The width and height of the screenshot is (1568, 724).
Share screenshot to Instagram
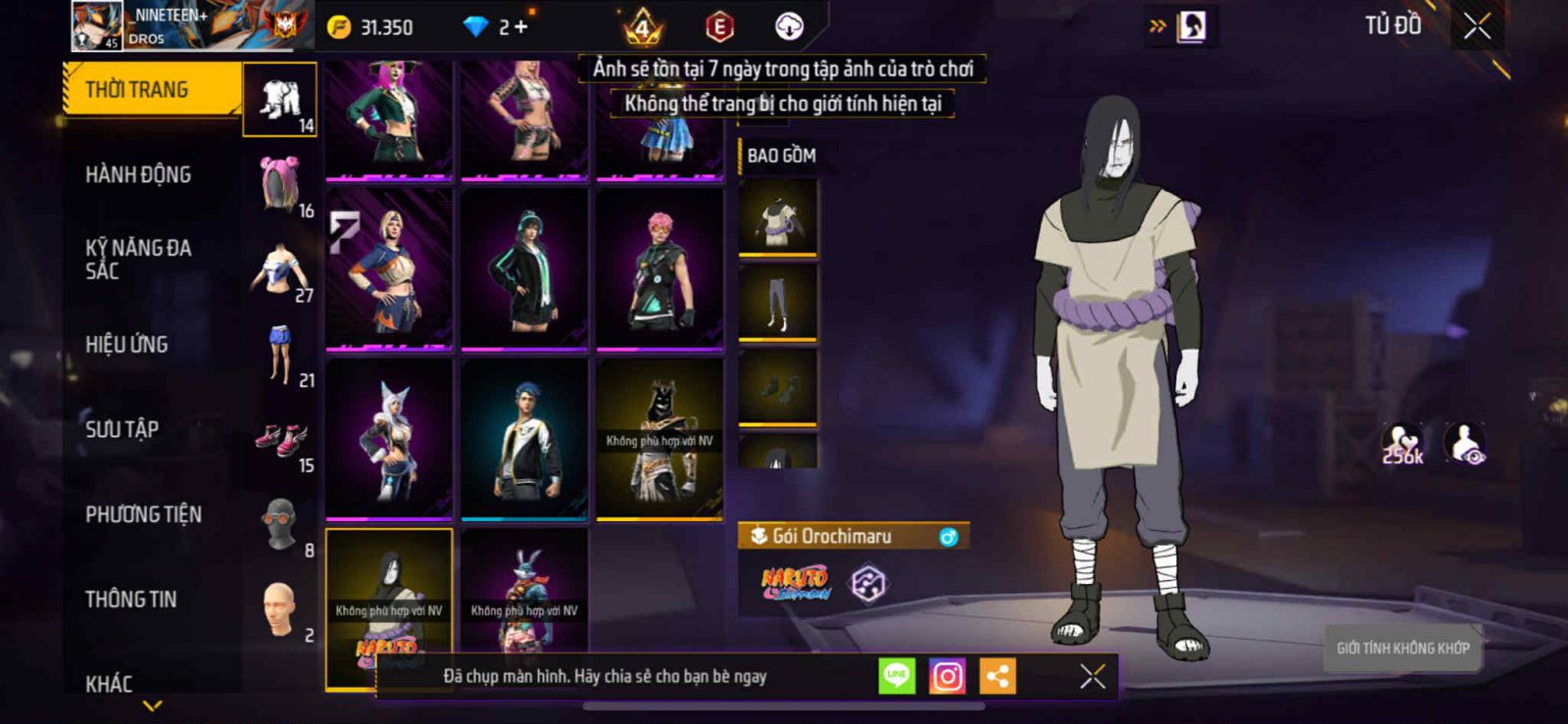[x=947, y=676]
